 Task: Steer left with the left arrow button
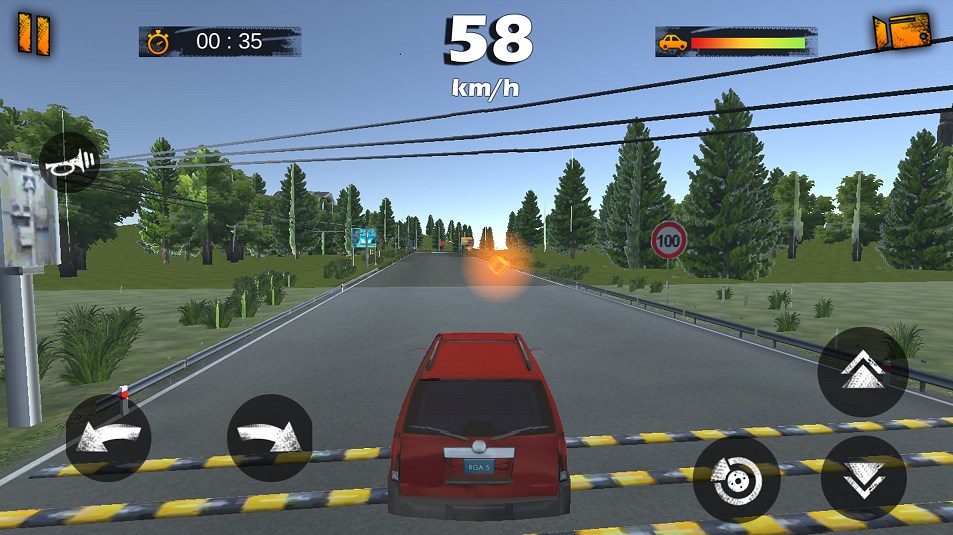tap(108, 439)
